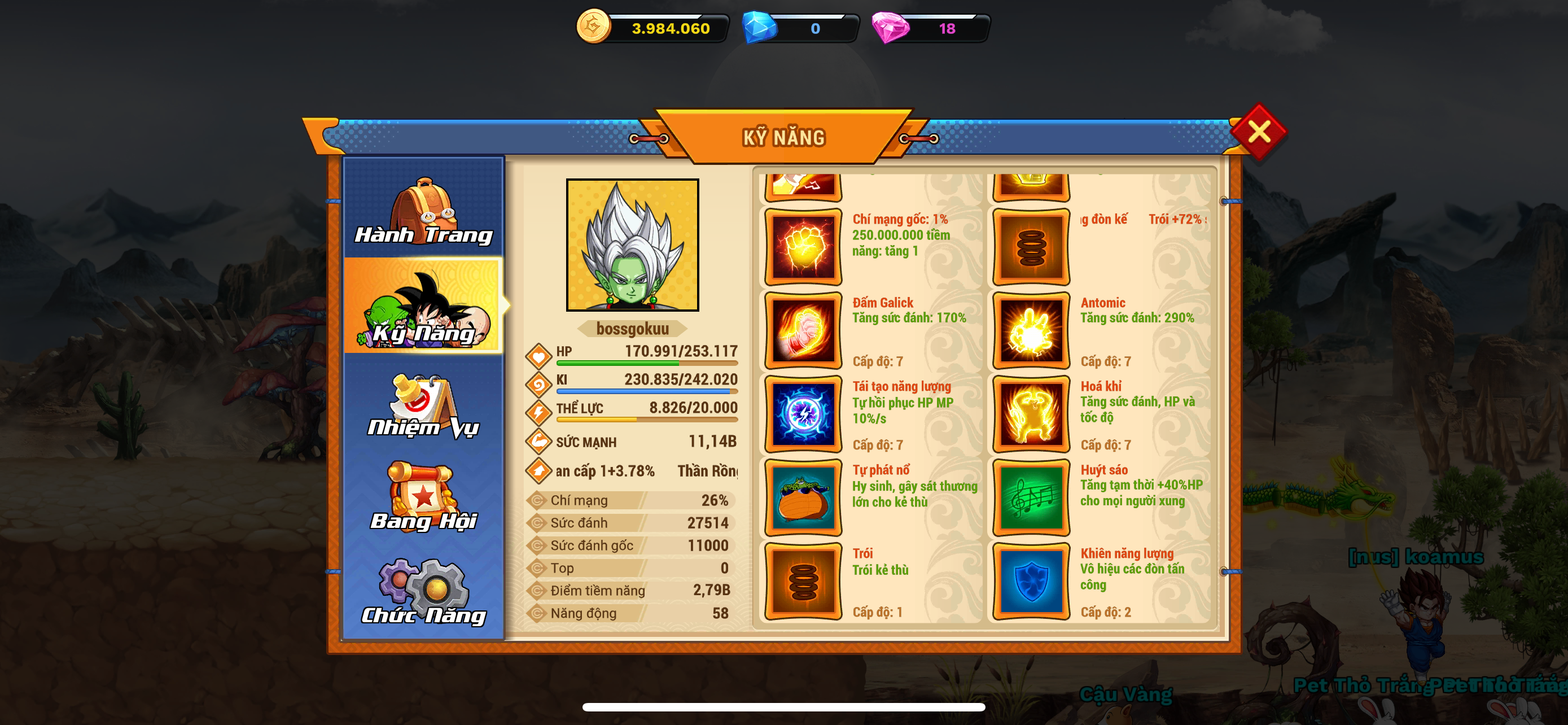Open the Nhiệm Vụ tab
Image resolution: width=1568 pixels, height=725 pixels.
point(424,406)
